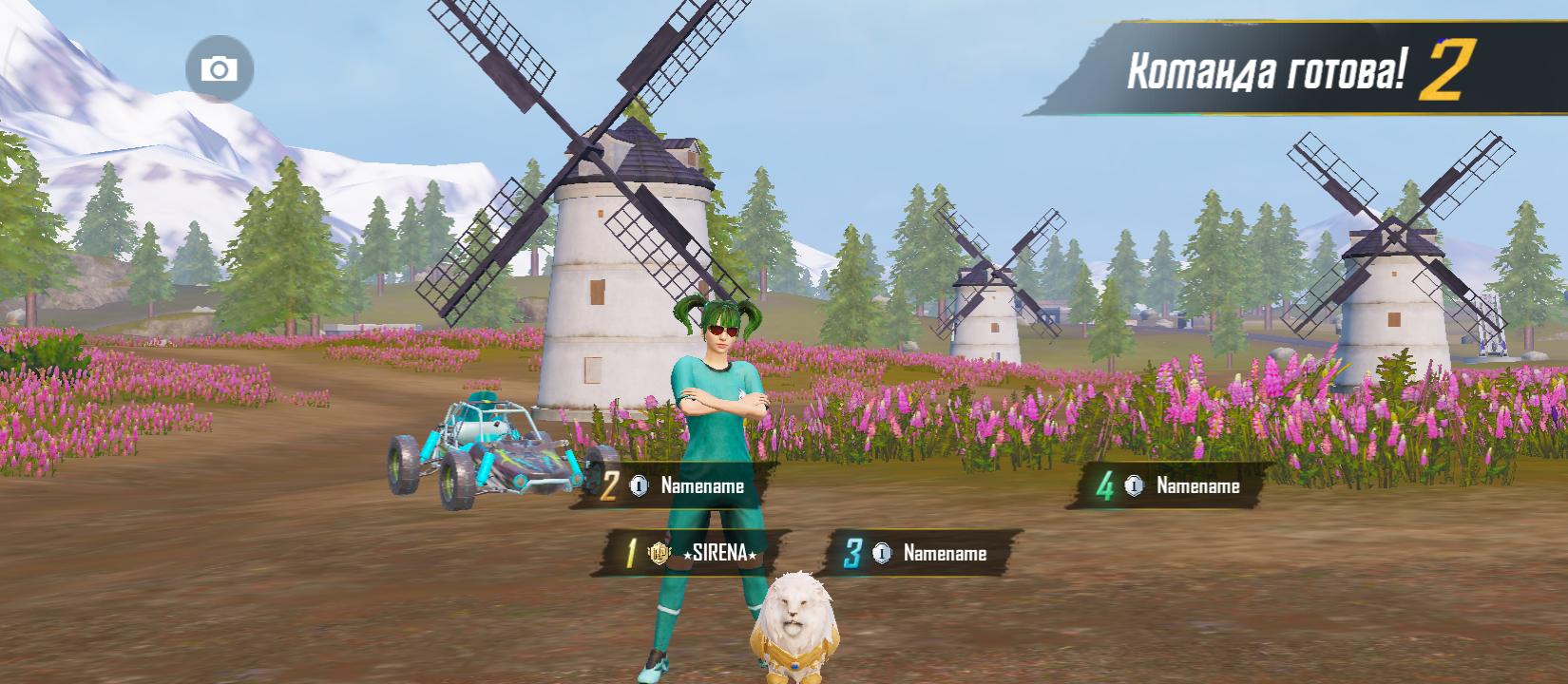Select the ★SIRENA★ player one nameplate

(x=692, y=554)
